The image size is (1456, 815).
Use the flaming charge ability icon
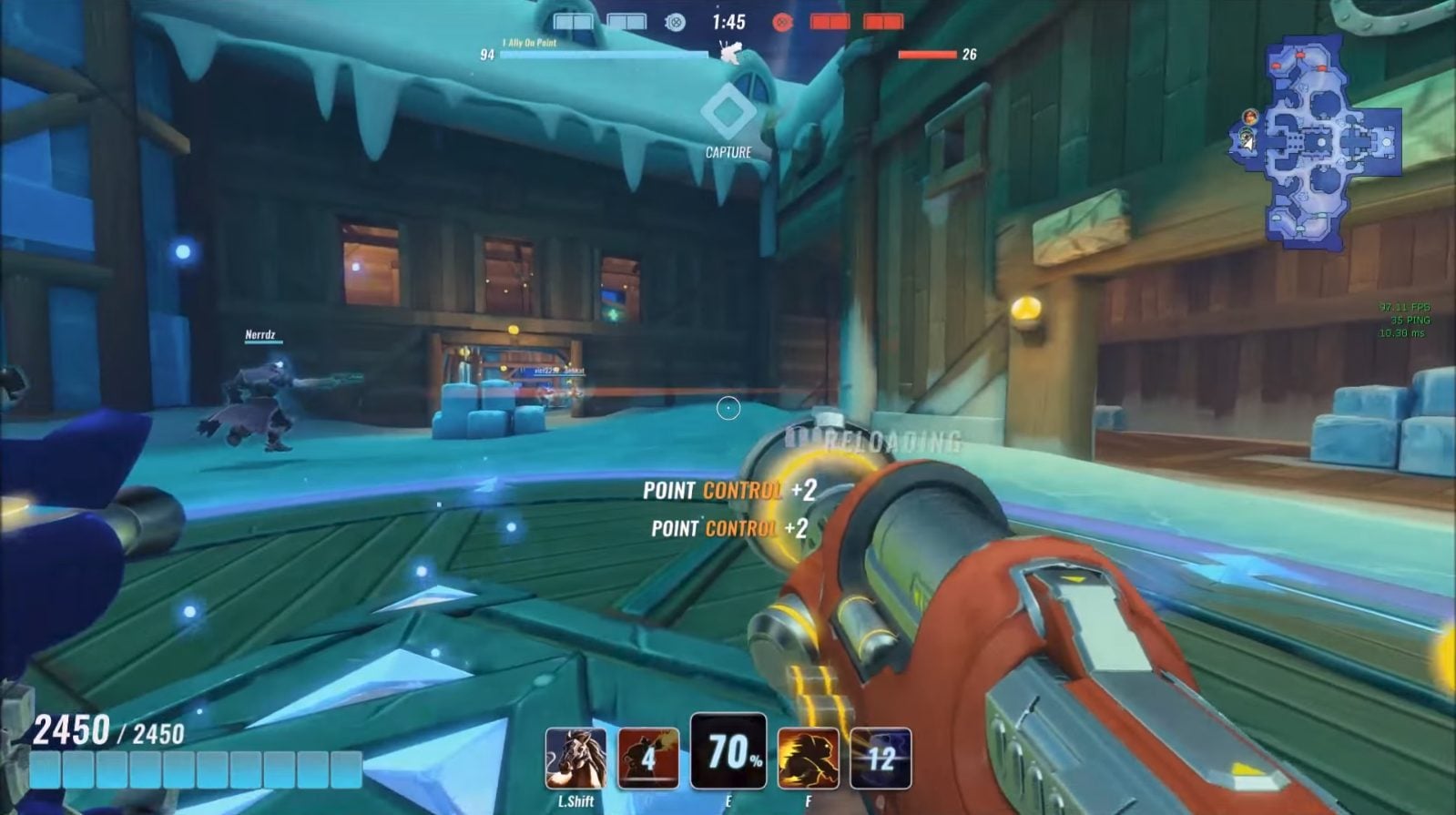(x=808, y=758)
